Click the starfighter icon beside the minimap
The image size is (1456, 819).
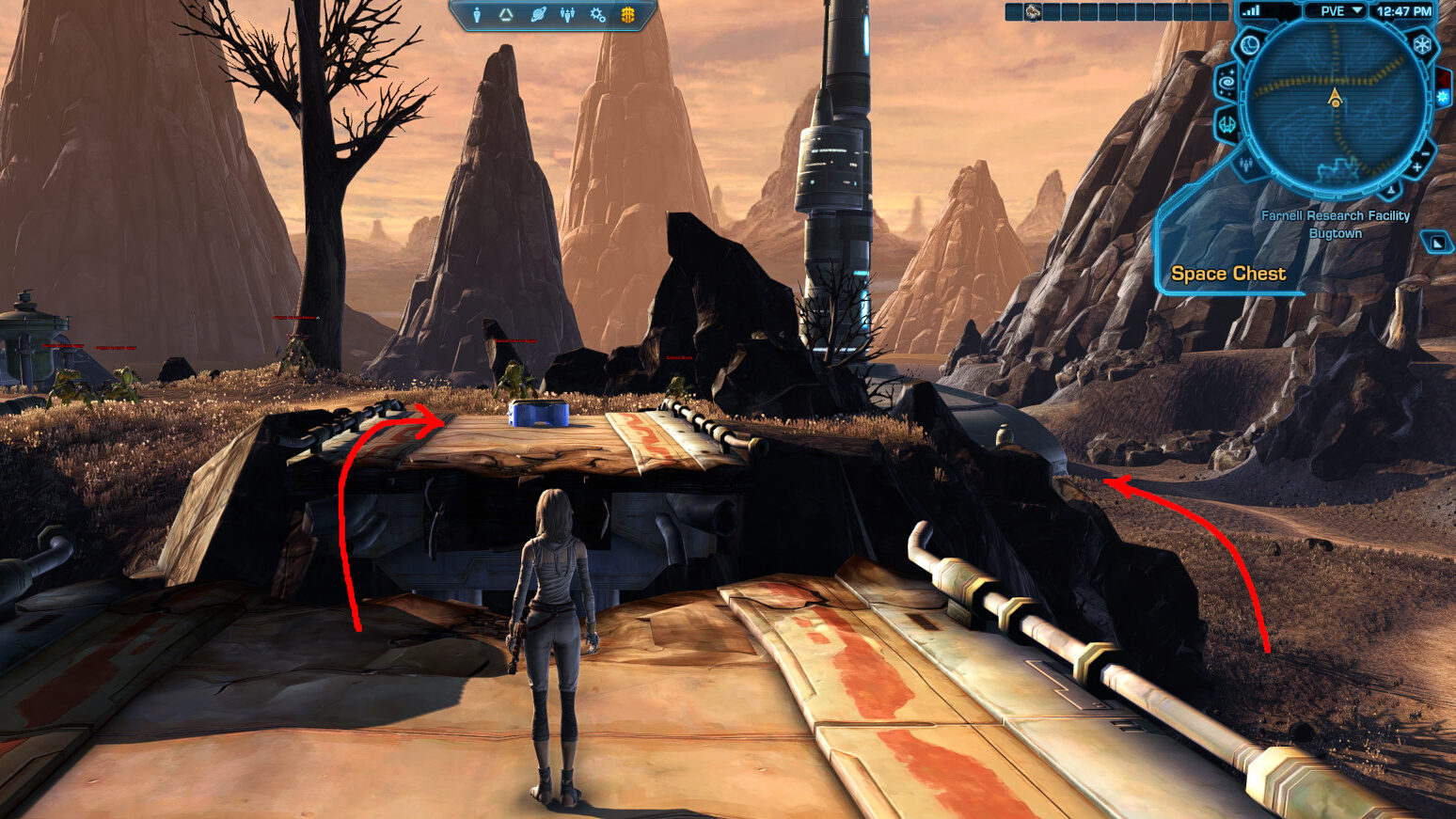pyautogui.click(x=1228, y=123)
